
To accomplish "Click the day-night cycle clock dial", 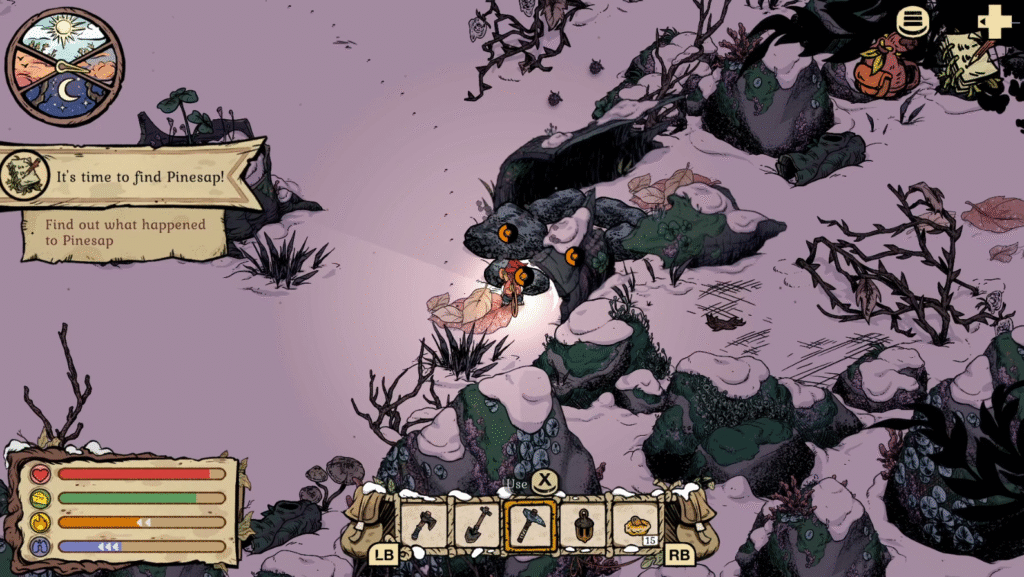I will (65, 66).
